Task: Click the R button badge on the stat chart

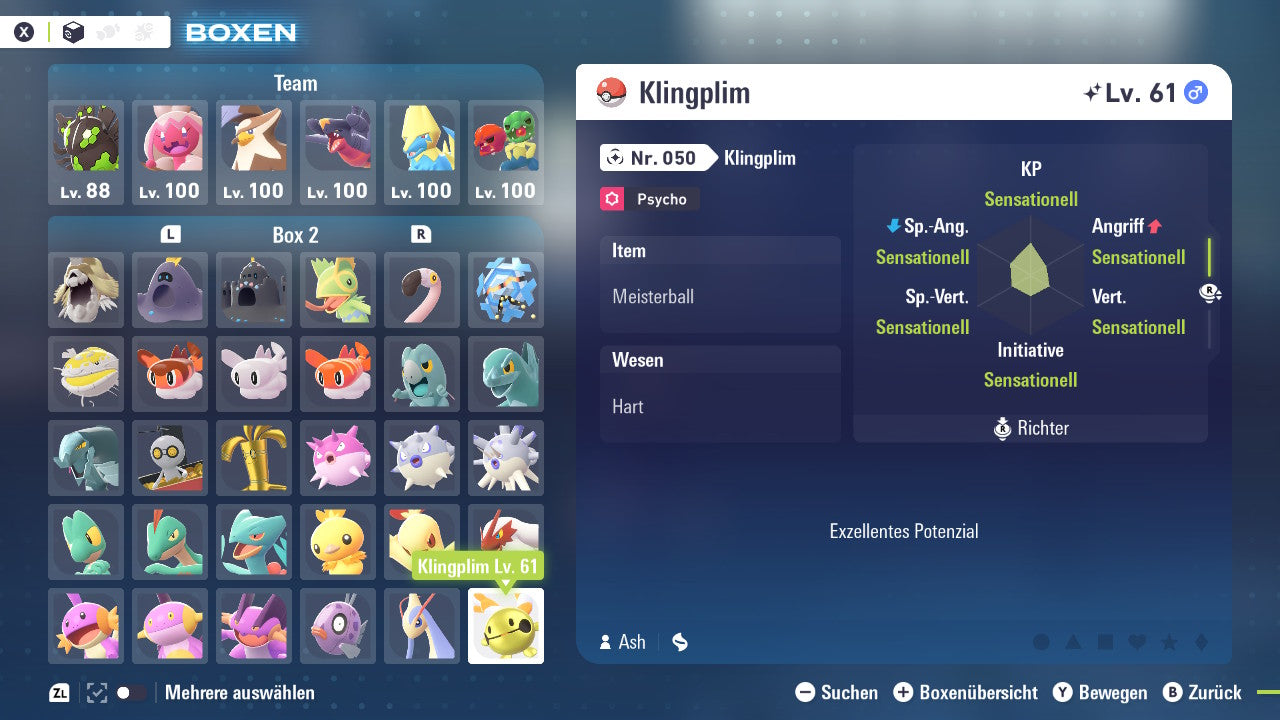Action: 1210,292
